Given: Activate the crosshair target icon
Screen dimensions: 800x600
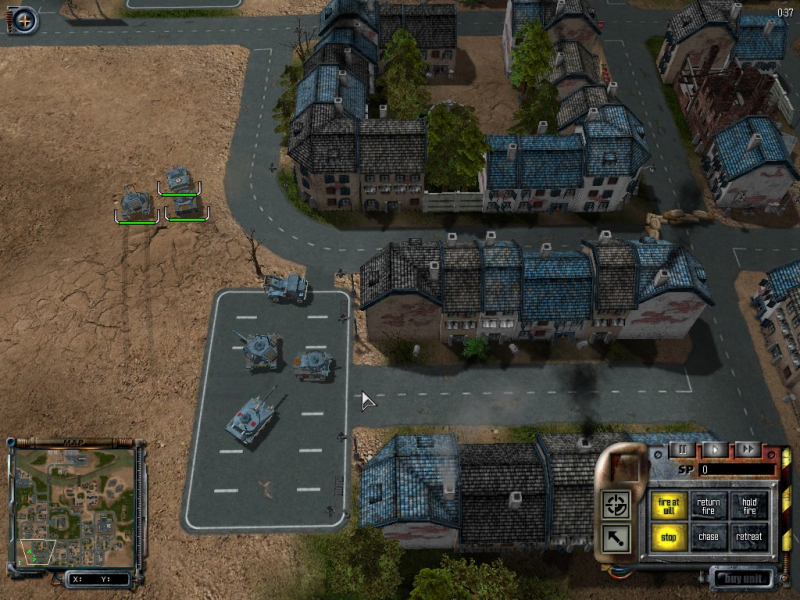Looking at the screenshot, I should (616, 505).
